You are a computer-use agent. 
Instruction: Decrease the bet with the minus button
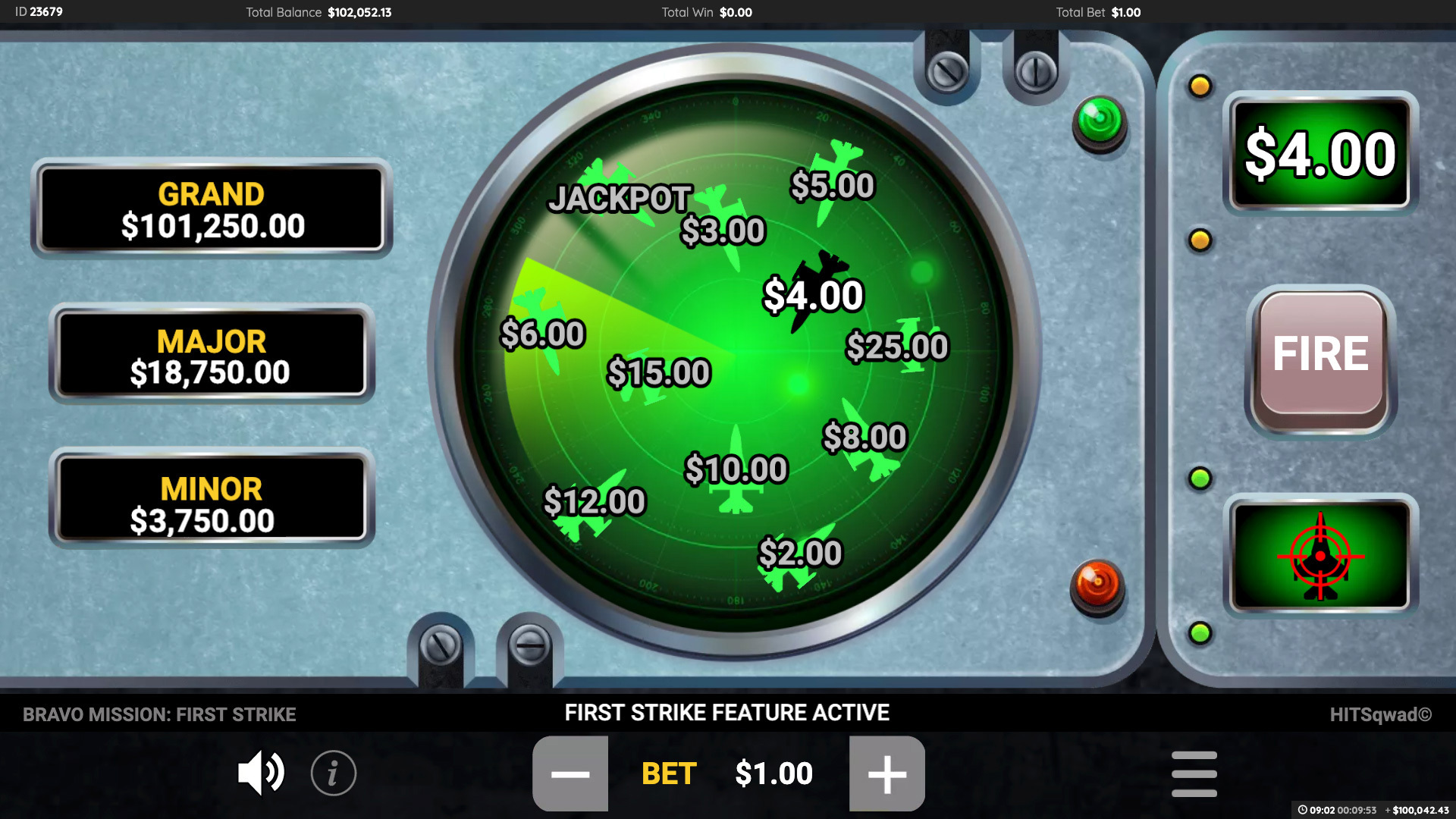[x=570, y=773]
